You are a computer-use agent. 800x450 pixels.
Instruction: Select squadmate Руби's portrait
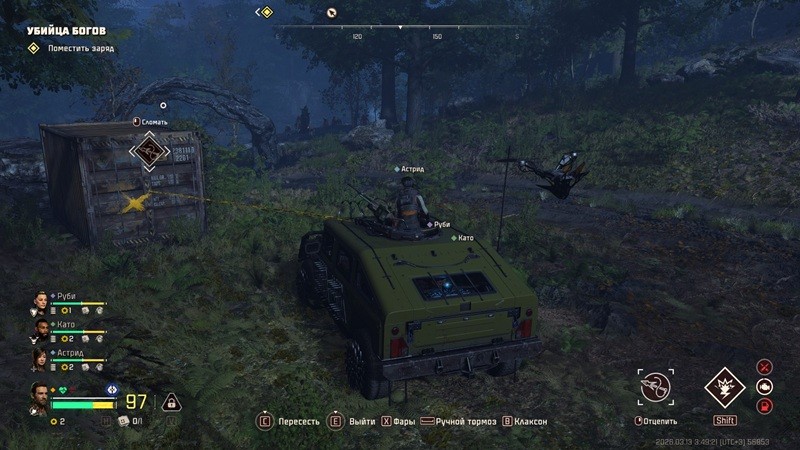click(x=39, y=303)
